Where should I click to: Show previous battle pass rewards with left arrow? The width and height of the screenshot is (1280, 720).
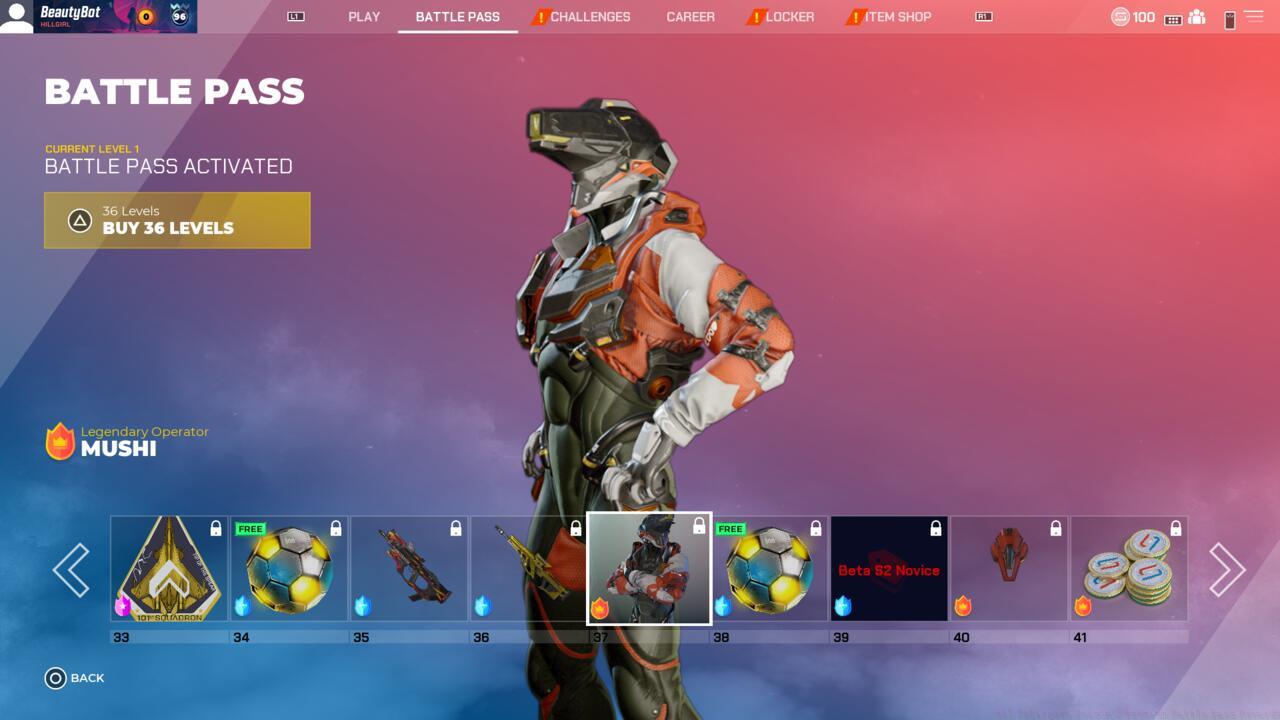click(71, 570)
